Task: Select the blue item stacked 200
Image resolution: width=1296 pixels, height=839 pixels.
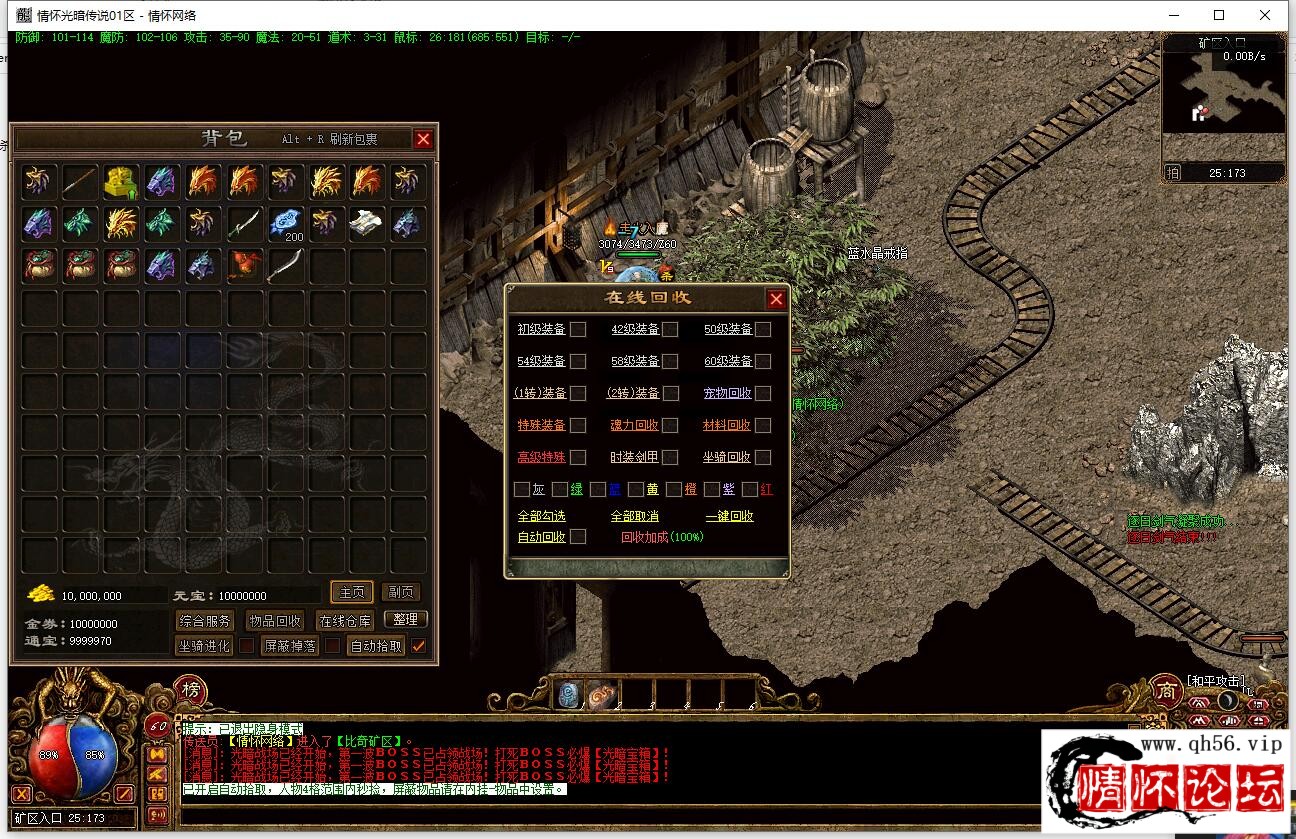Action: pyautogui.click(x=286, y=223)
